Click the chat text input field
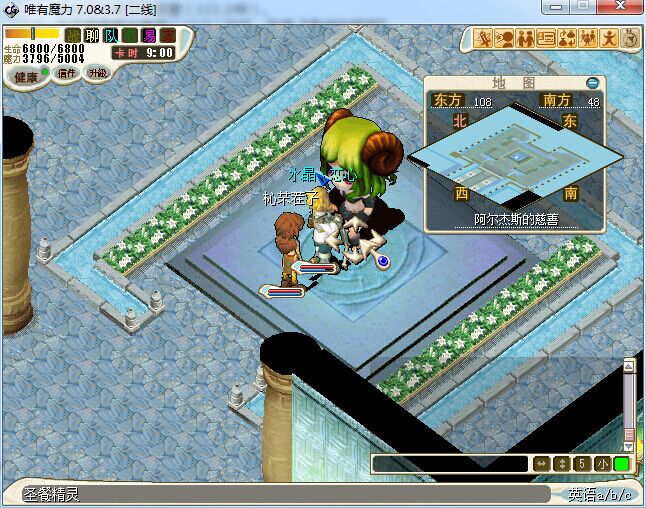 pyautogui.click(x=449, y=464)
